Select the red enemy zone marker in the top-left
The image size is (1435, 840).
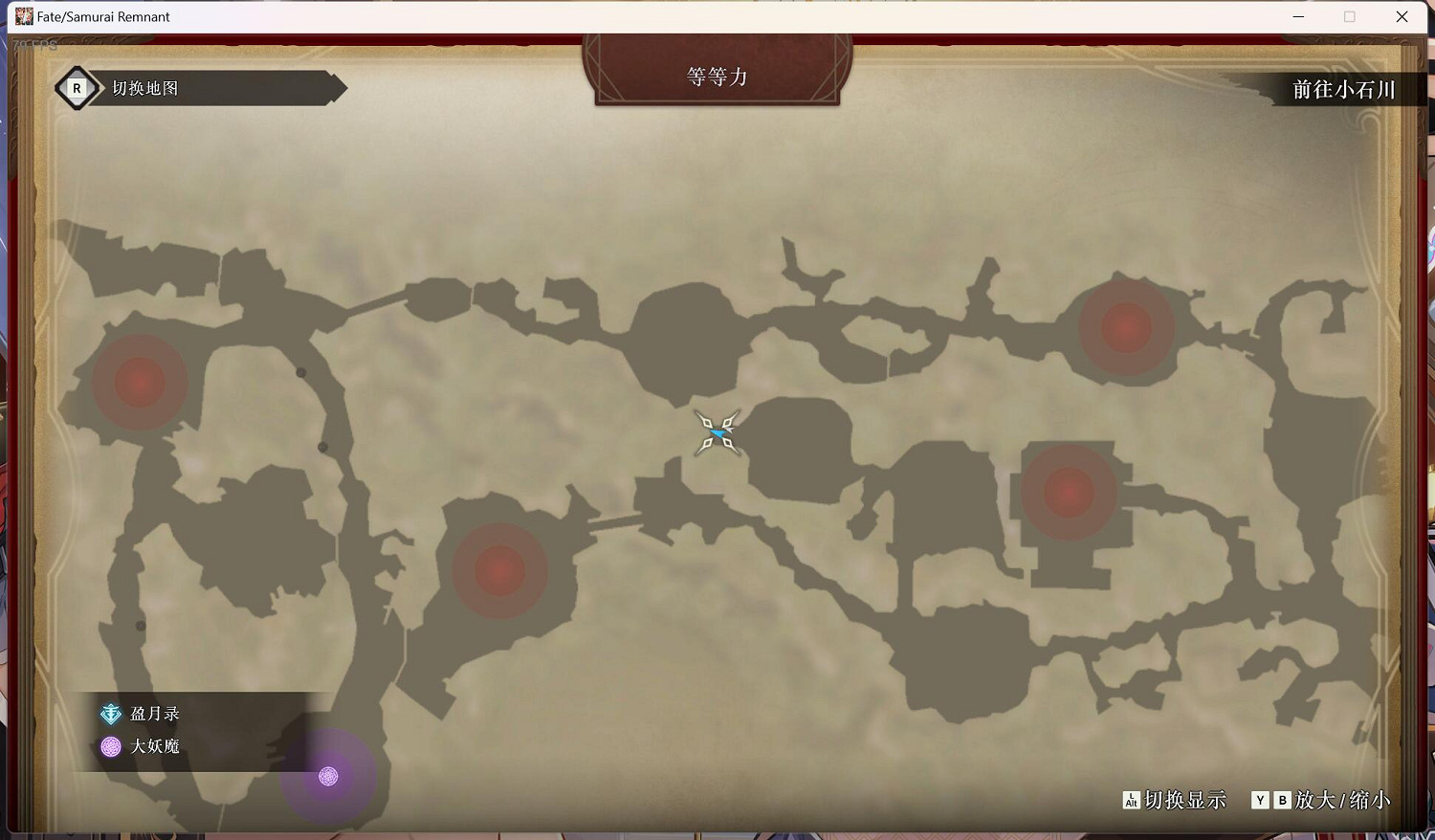pos(139,383)
